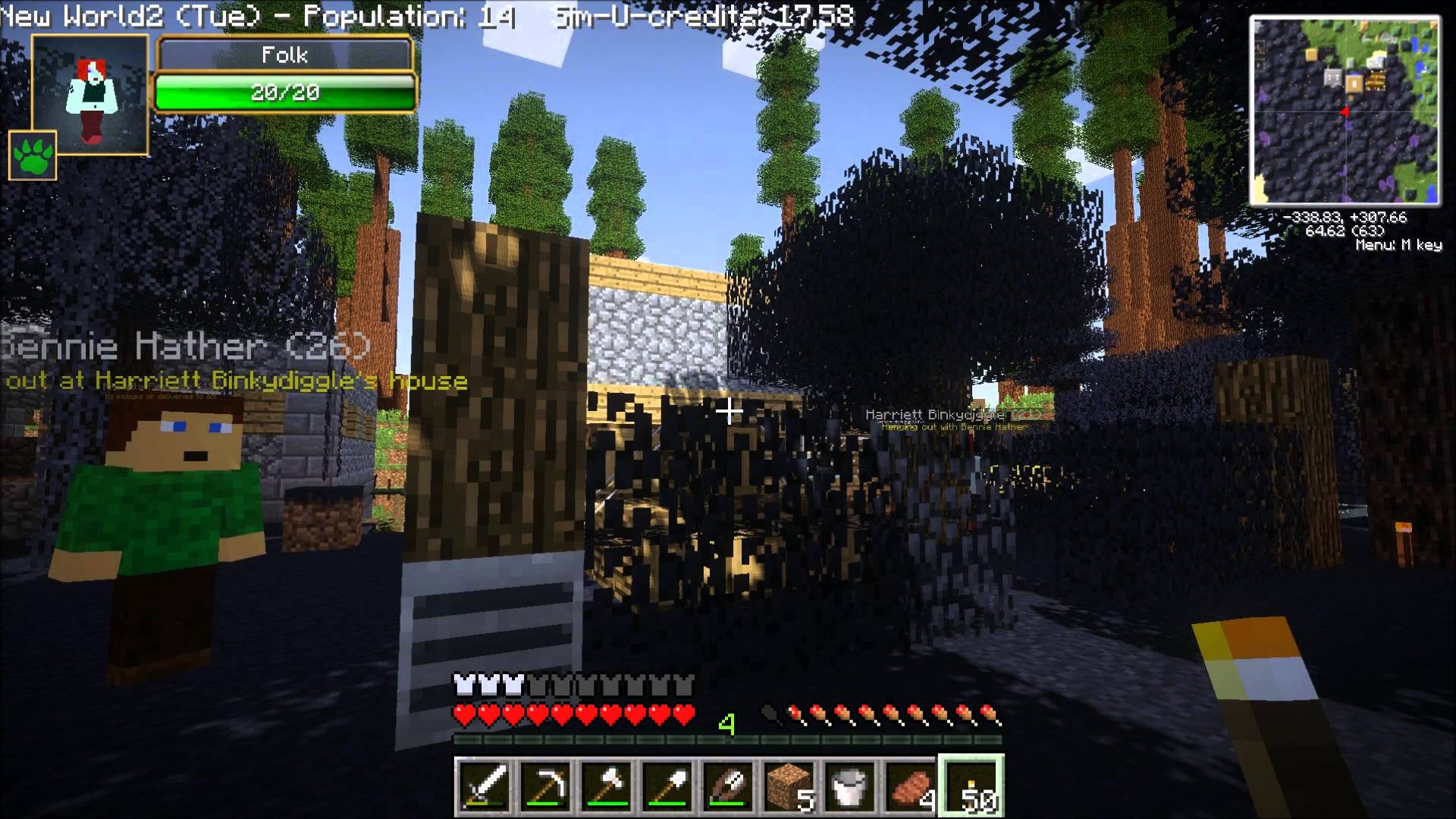1456x819 pixels.
Task: Select the torch stack of 50
Action: [x=971, y=786]
